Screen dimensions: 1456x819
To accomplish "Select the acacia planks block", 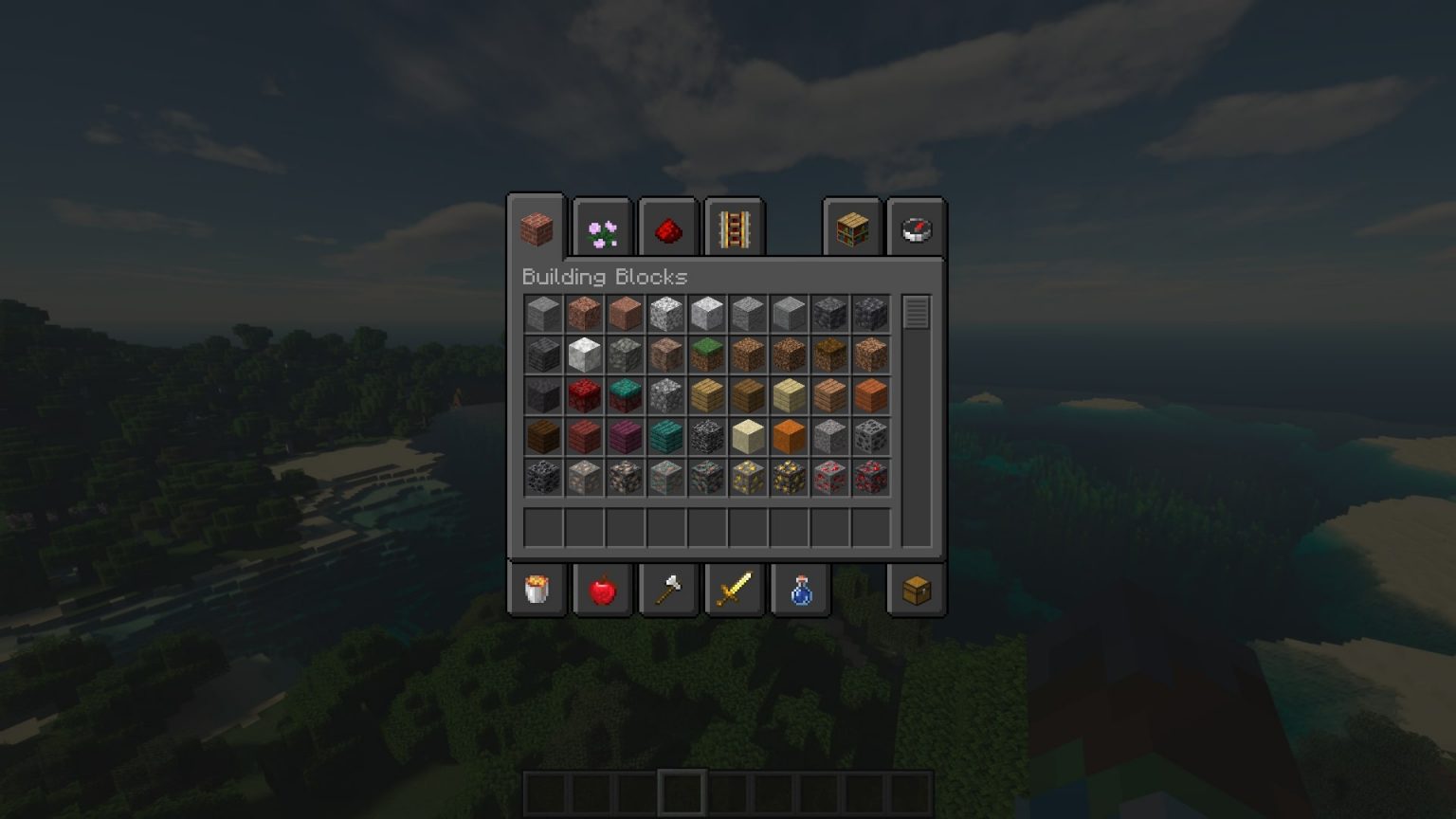I will [871, 395].
